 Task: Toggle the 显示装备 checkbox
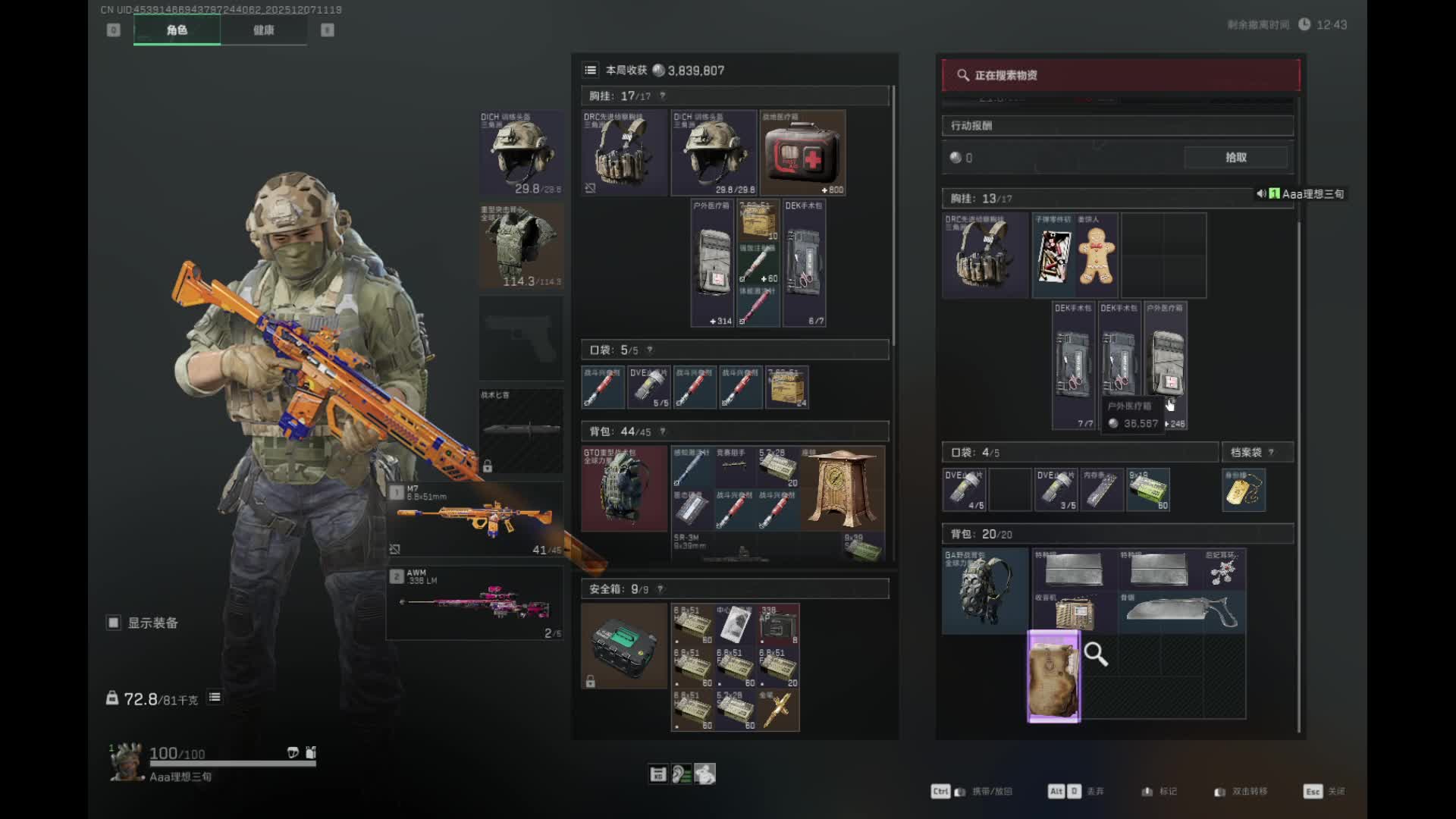[x=114, y=623]
